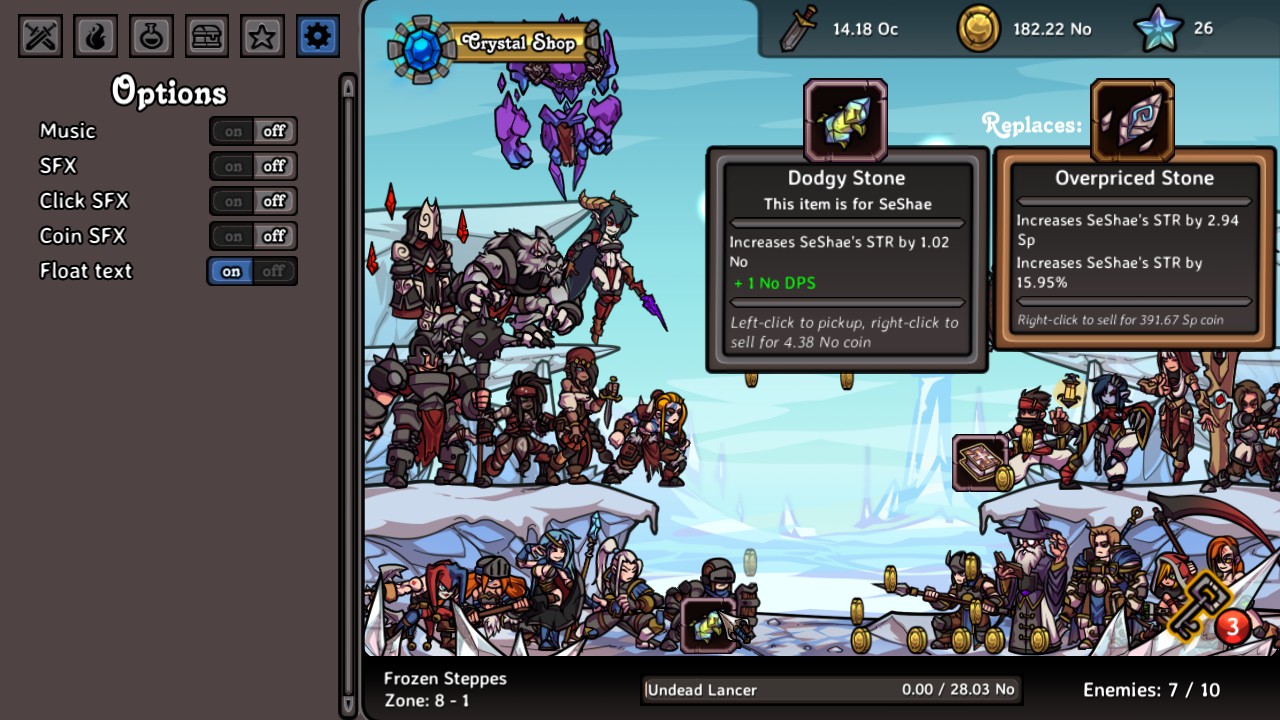Select the flame skills icon
Image resolution: width=1280 pixels, height=720 pixels.
(x=96, y=35)
